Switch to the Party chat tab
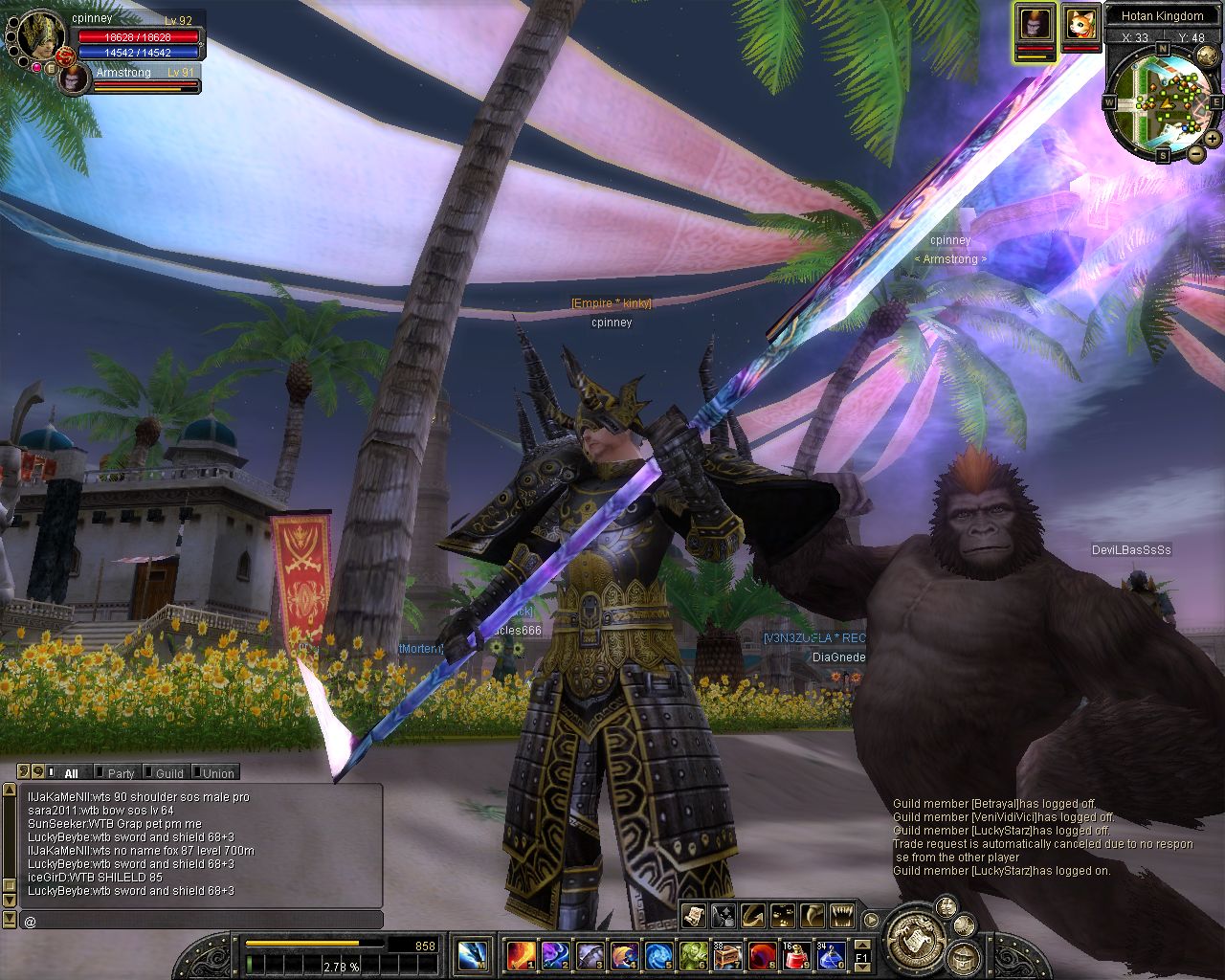 121,773
